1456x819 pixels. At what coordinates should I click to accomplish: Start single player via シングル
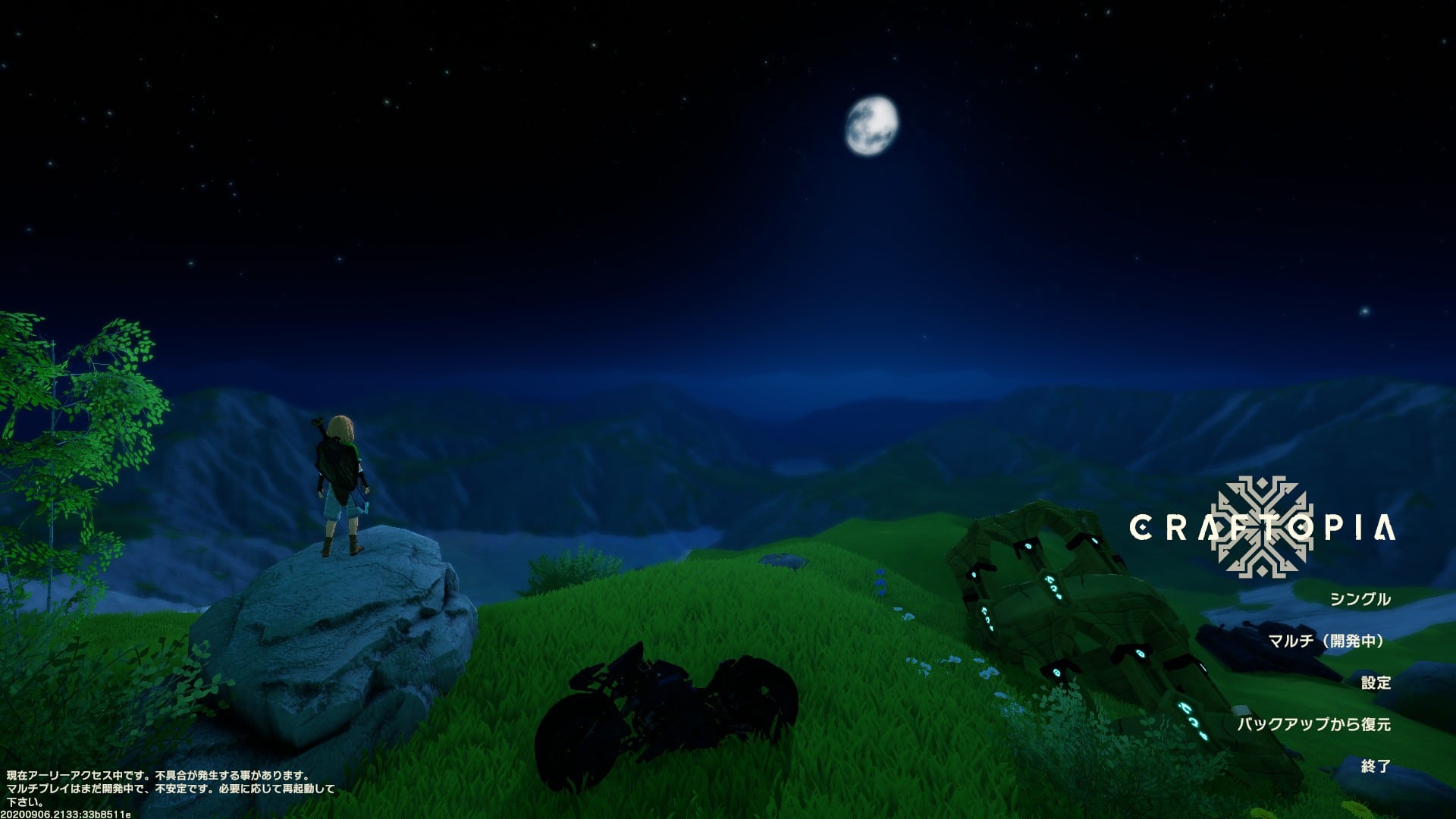coord(1360,599)
